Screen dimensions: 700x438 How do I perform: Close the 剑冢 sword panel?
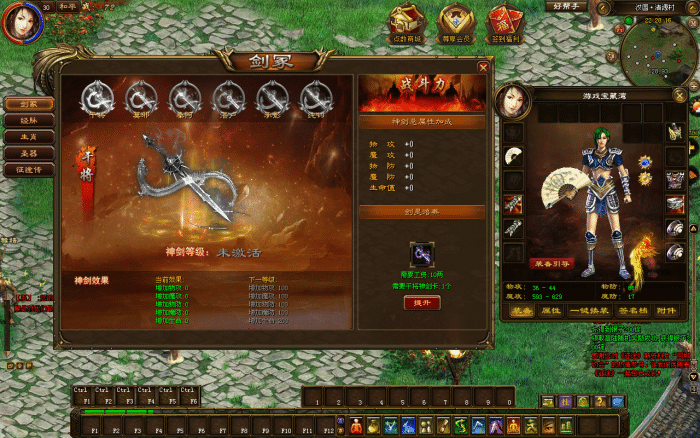(483, 67)
